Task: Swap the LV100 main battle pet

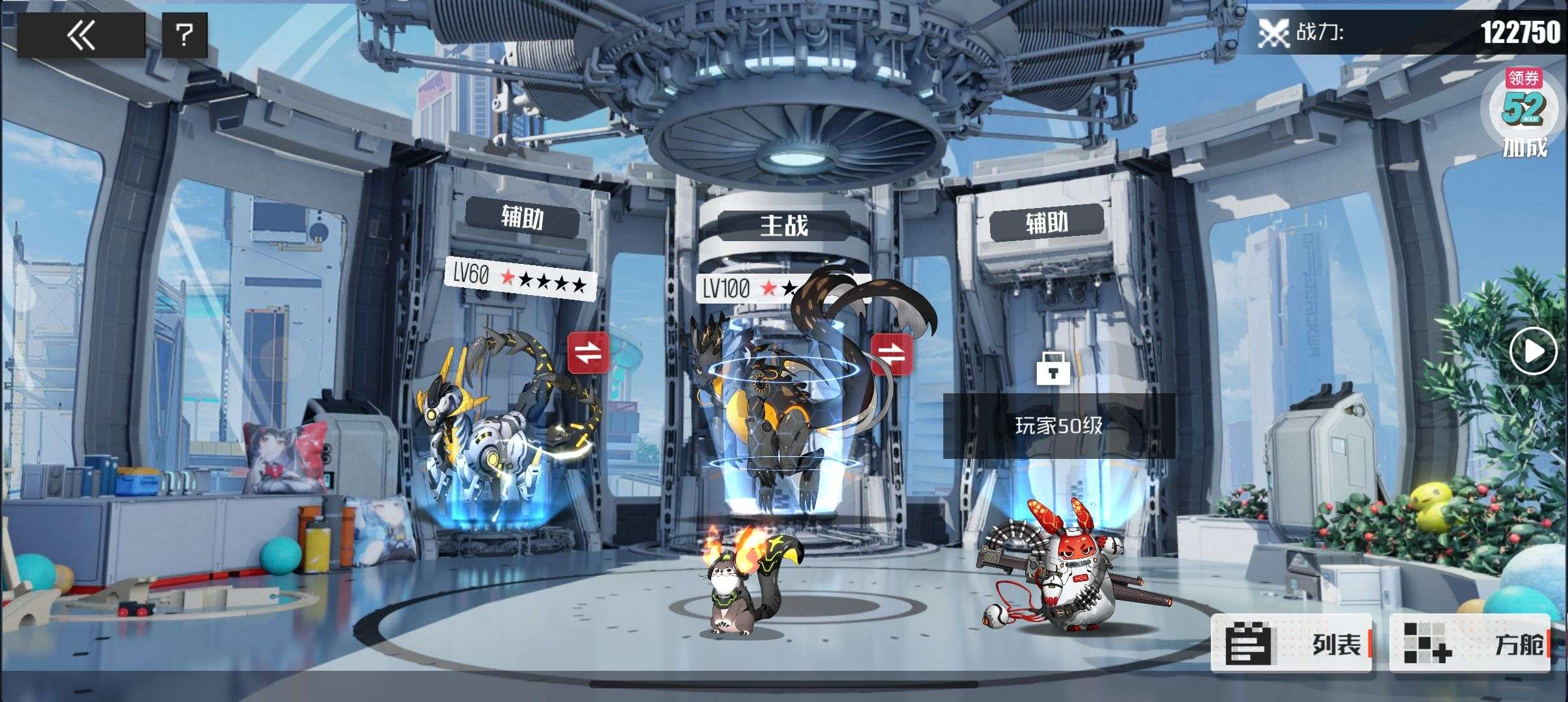Action: pos(891,354)
